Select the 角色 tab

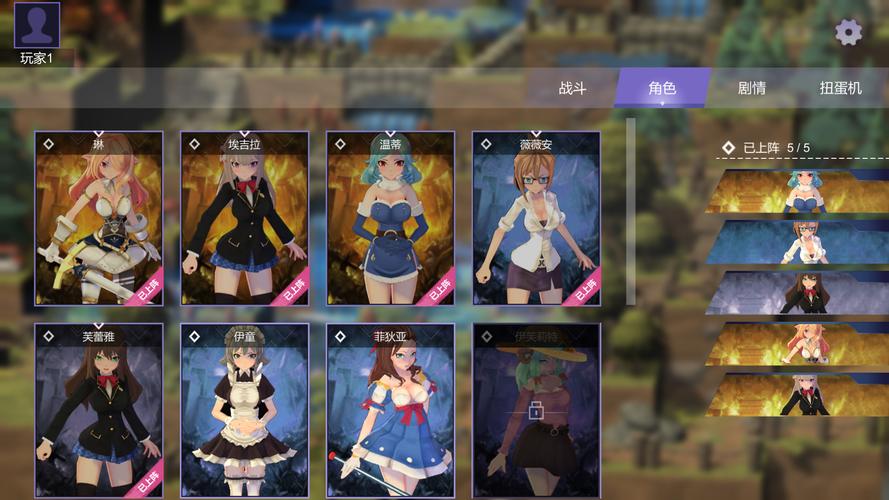click(x=662, y=88)
